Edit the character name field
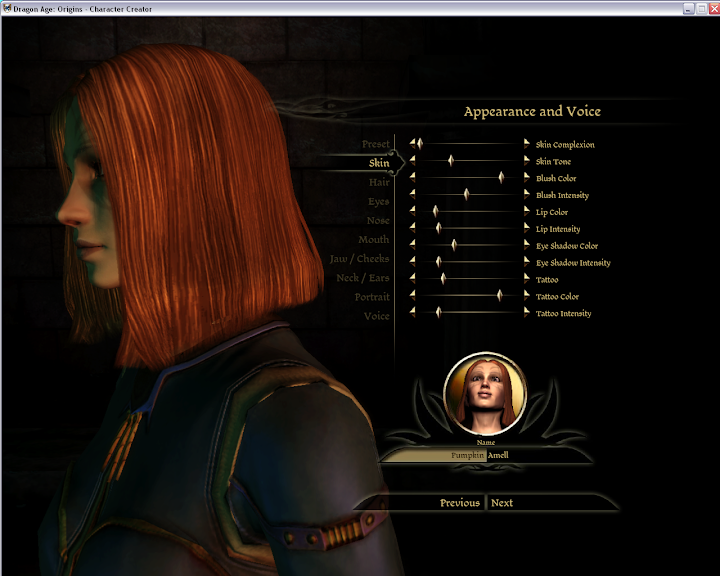Image resolution: width=720 pixels, height=576 pixels. (440, 455)
